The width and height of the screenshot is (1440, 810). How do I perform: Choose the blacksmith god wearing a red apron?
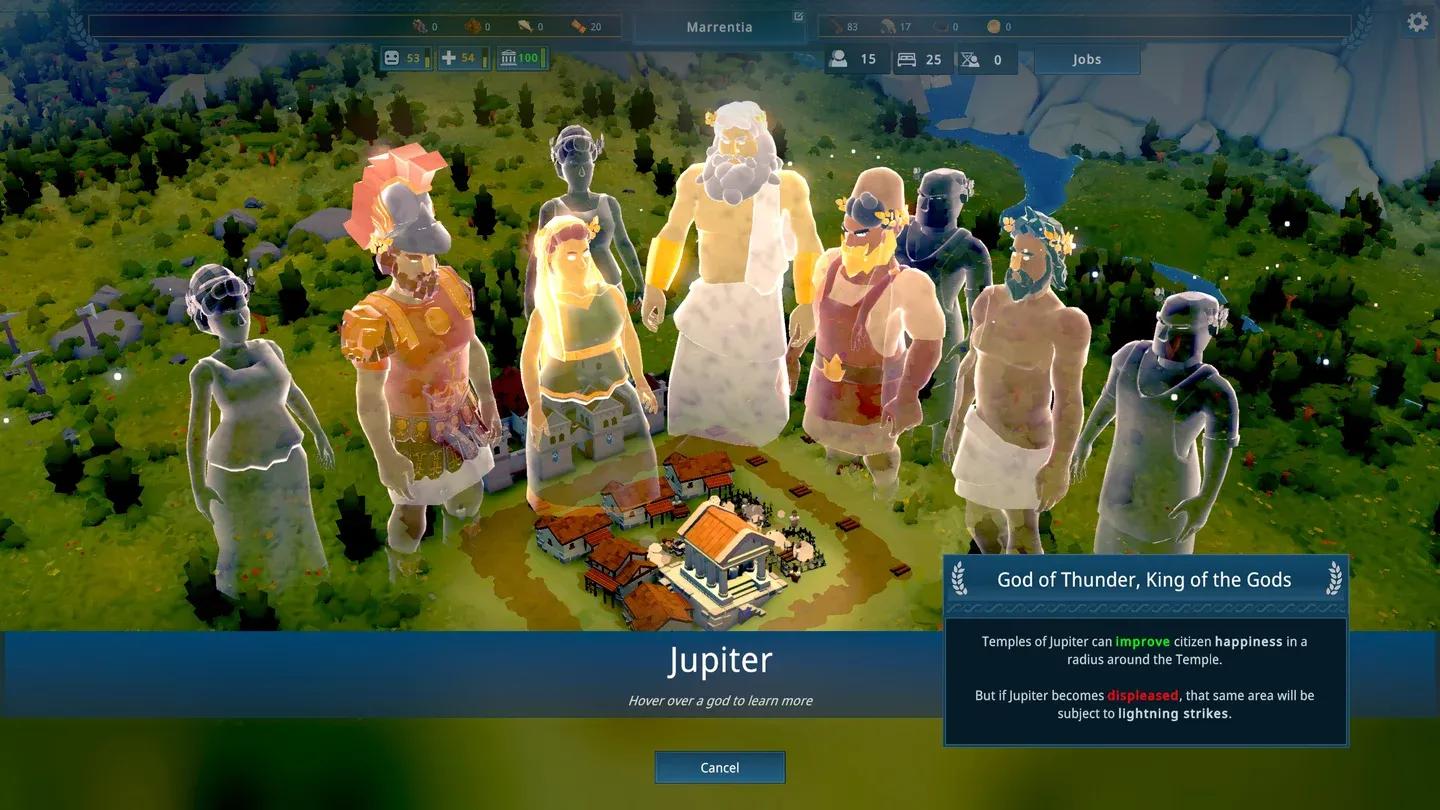pos(868,320)
